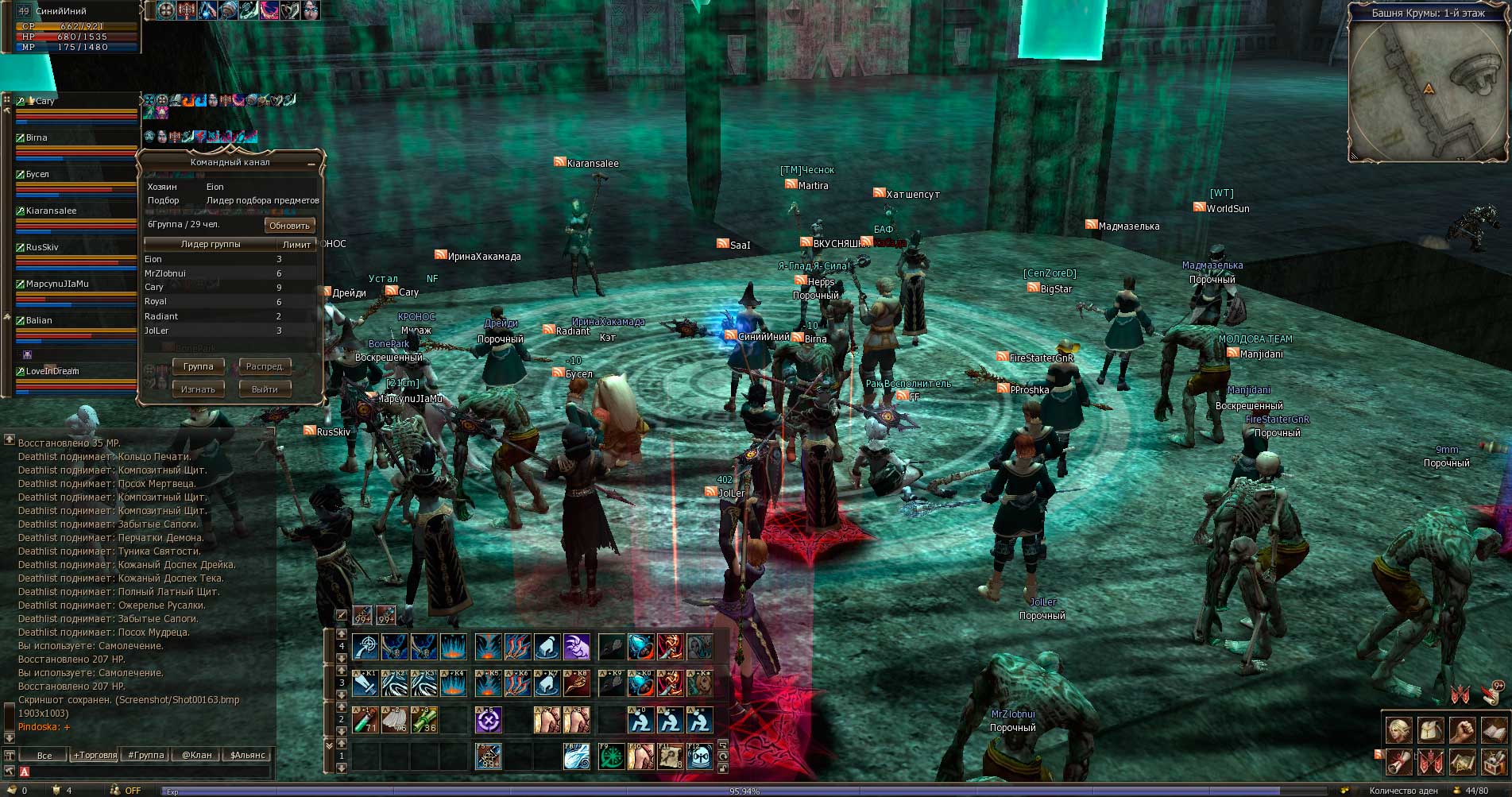Select party member LoveInDream
Screen dimensions: 1512x797
tap(52, 371)
